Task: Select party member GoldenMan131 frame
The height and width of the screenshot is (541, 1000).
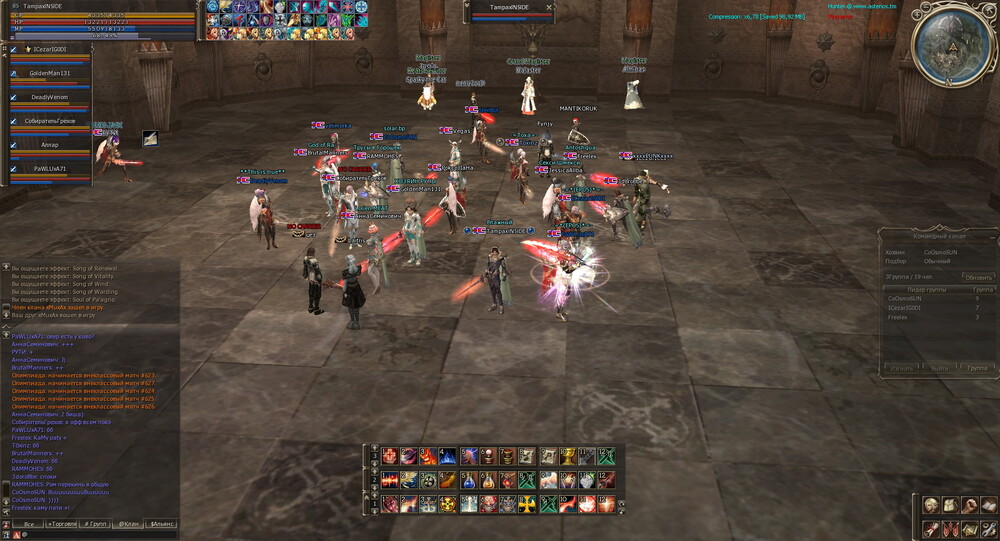Action: pos(50,73)
